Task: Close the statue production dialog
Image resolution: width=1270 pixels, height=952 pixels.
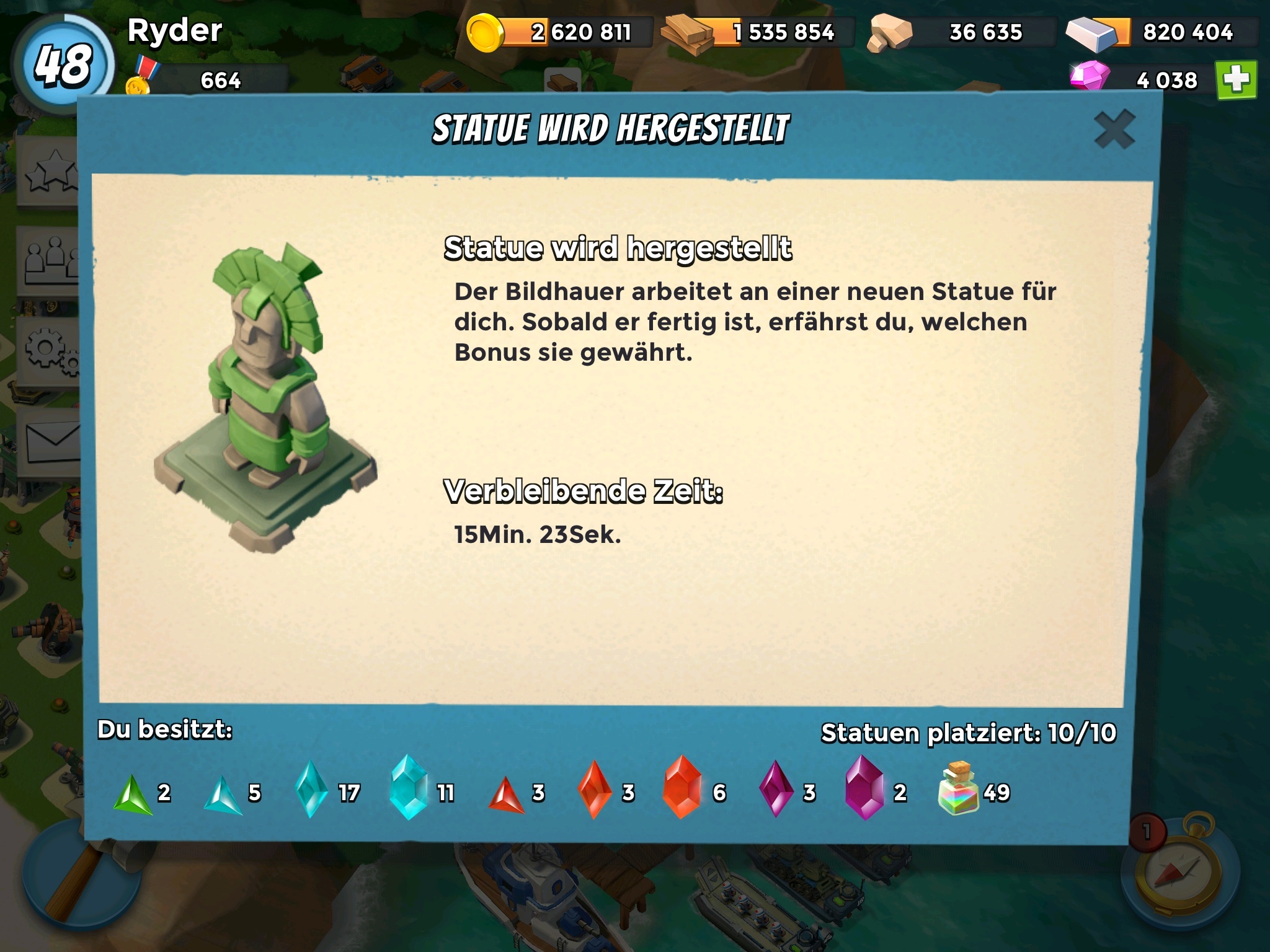Action: pos(1114,130)
